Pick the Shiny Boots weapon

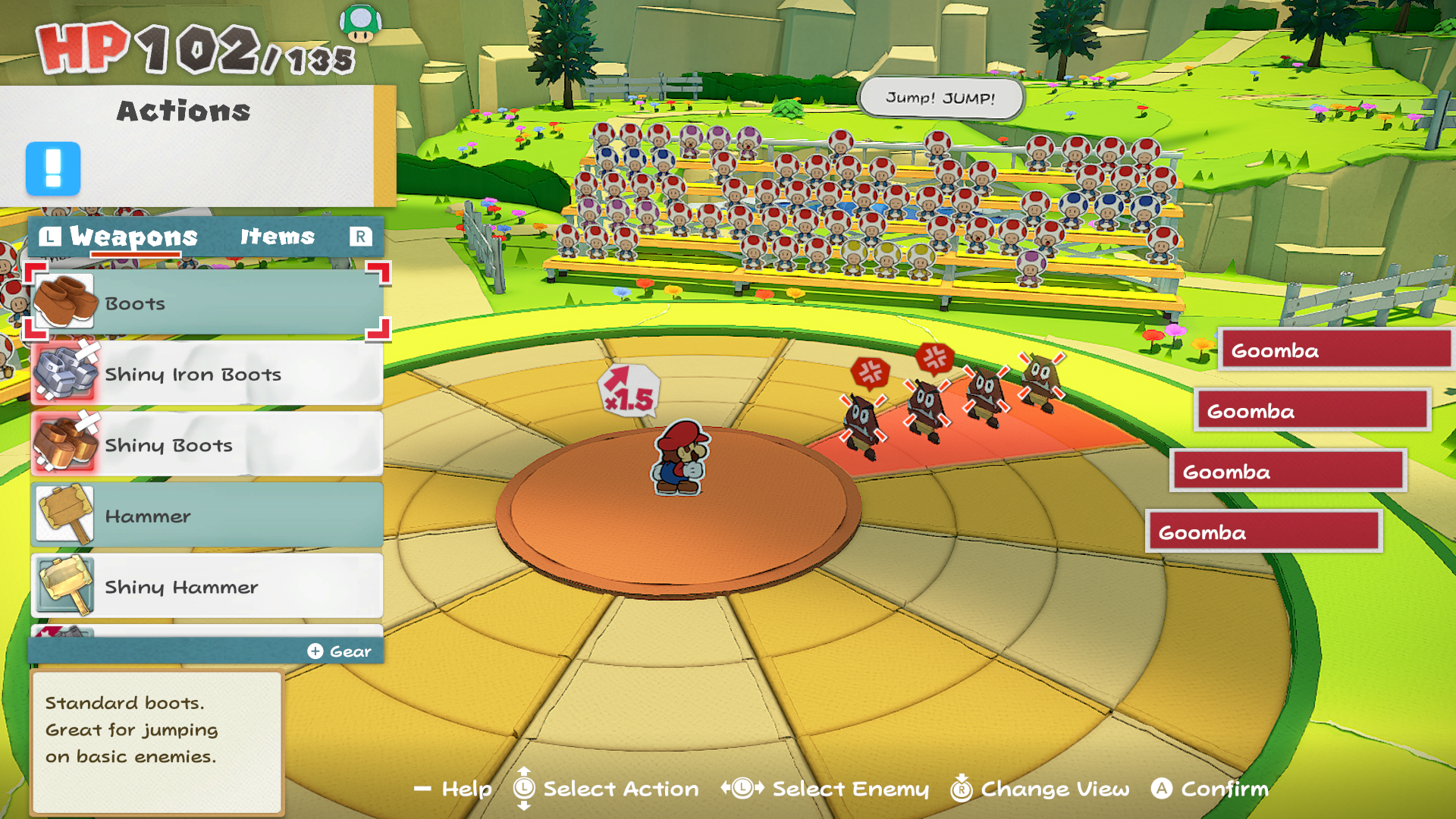(207, 445)
